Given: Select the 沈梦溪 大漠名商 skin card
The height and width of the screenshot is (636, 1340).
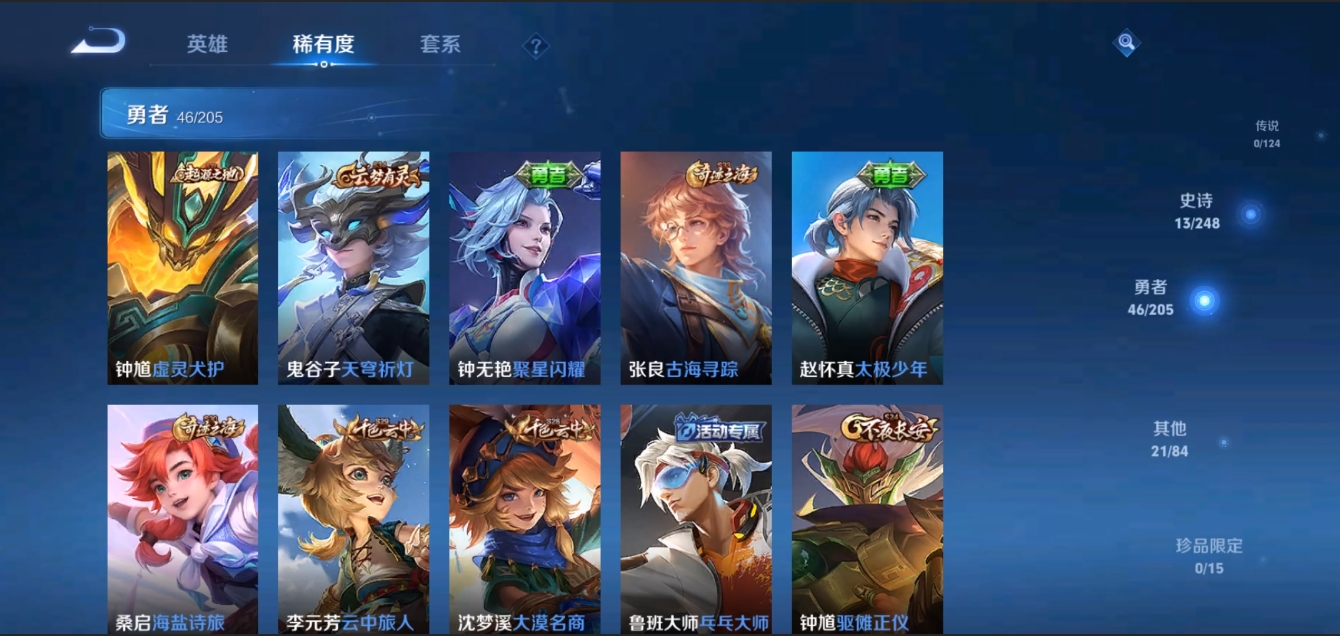Looking at the screenshot, I should (x=524, y=518).
